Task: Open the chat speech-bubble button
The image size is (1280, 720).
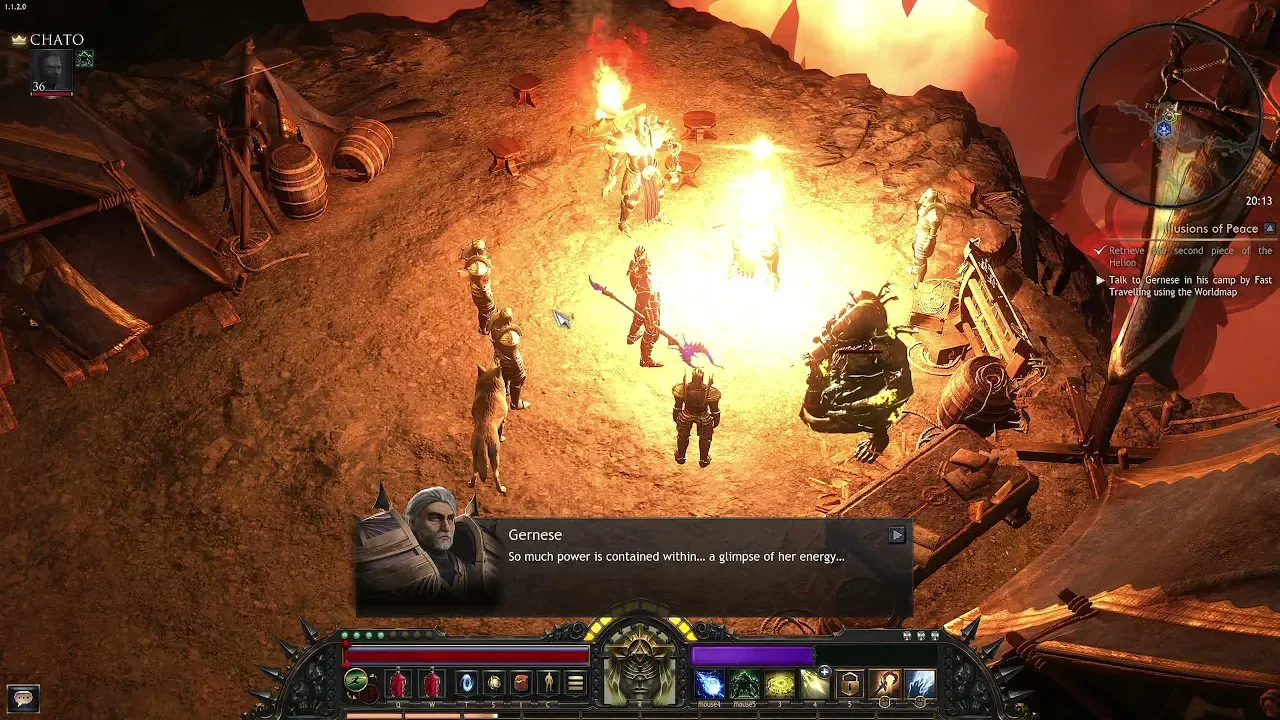Action: pos(23,698)
